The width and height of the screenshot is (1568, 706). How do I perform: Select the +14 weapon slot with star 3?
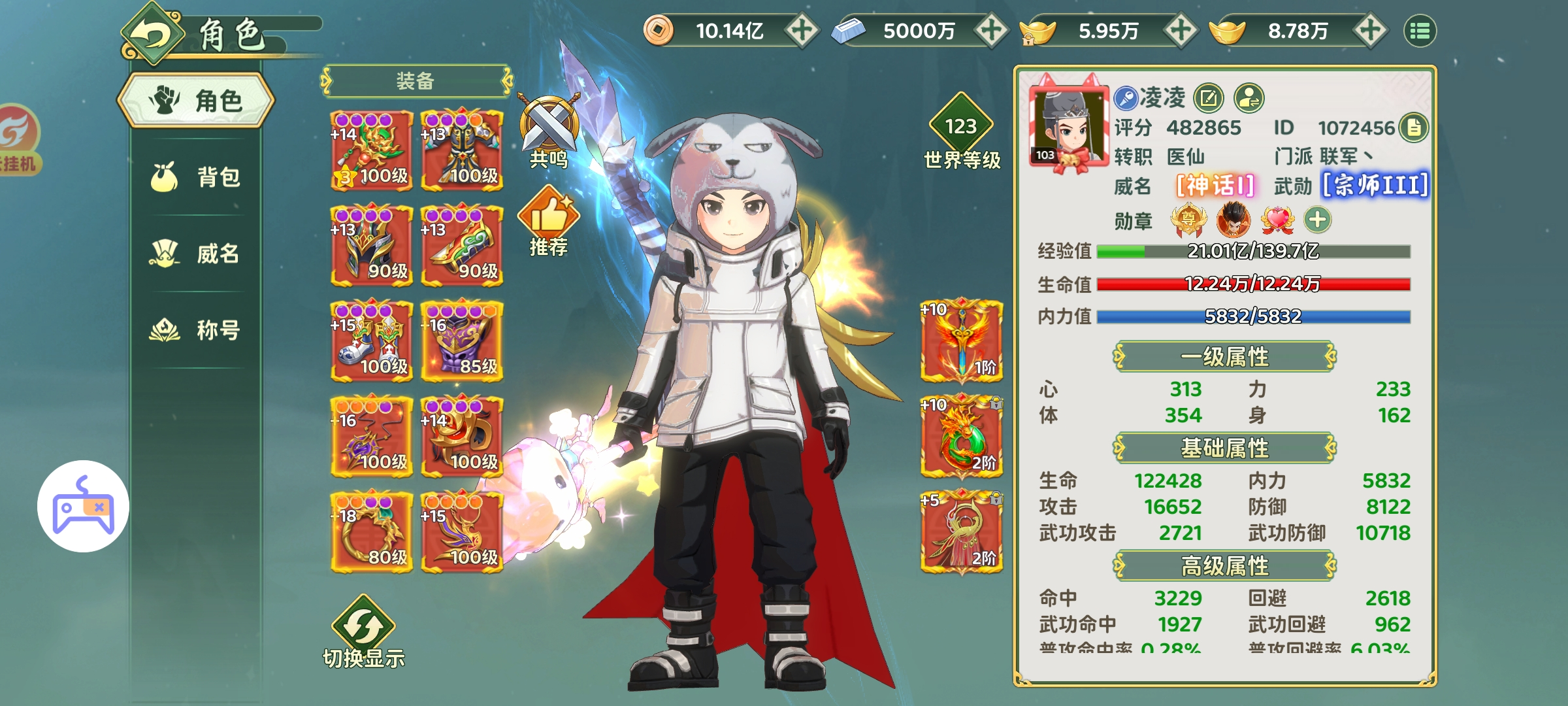tap(372, 150)
